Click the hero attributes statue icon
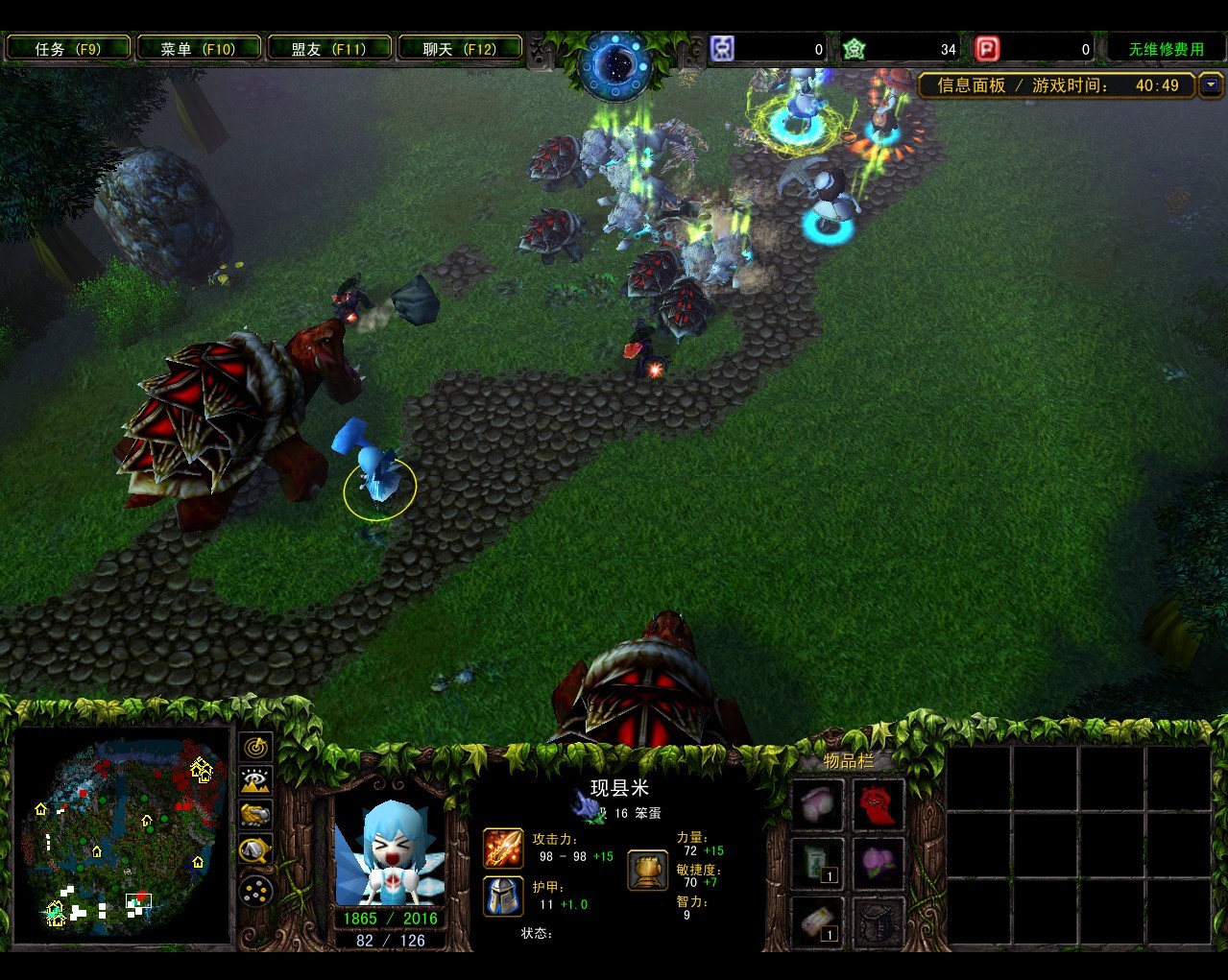Image resolution: width=1228 pixels, height=980 pixels. [648, 870]
